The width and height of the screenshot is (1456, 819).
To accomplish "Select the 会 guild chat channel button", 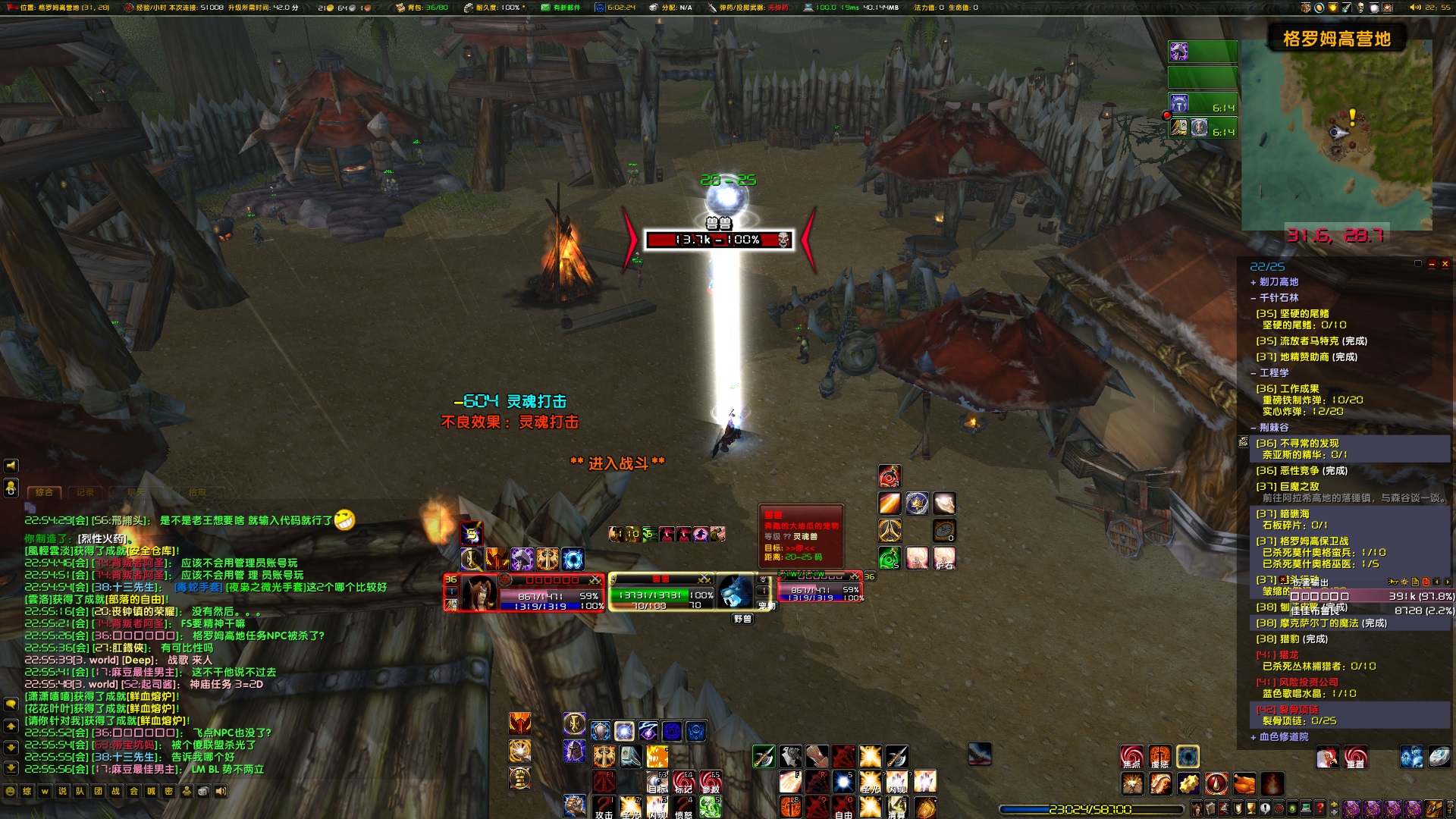I will coord(133,791).
